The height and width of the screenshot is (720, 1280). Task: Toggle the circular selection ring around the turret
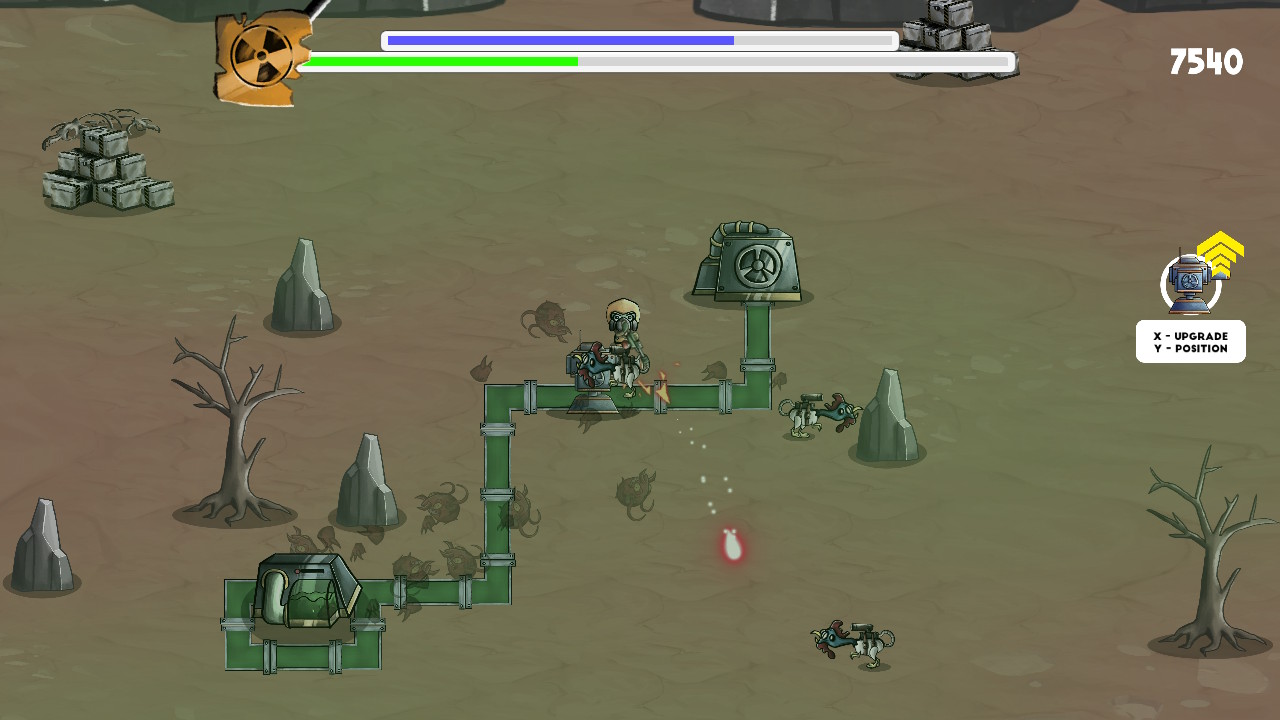pos(1188,285)
